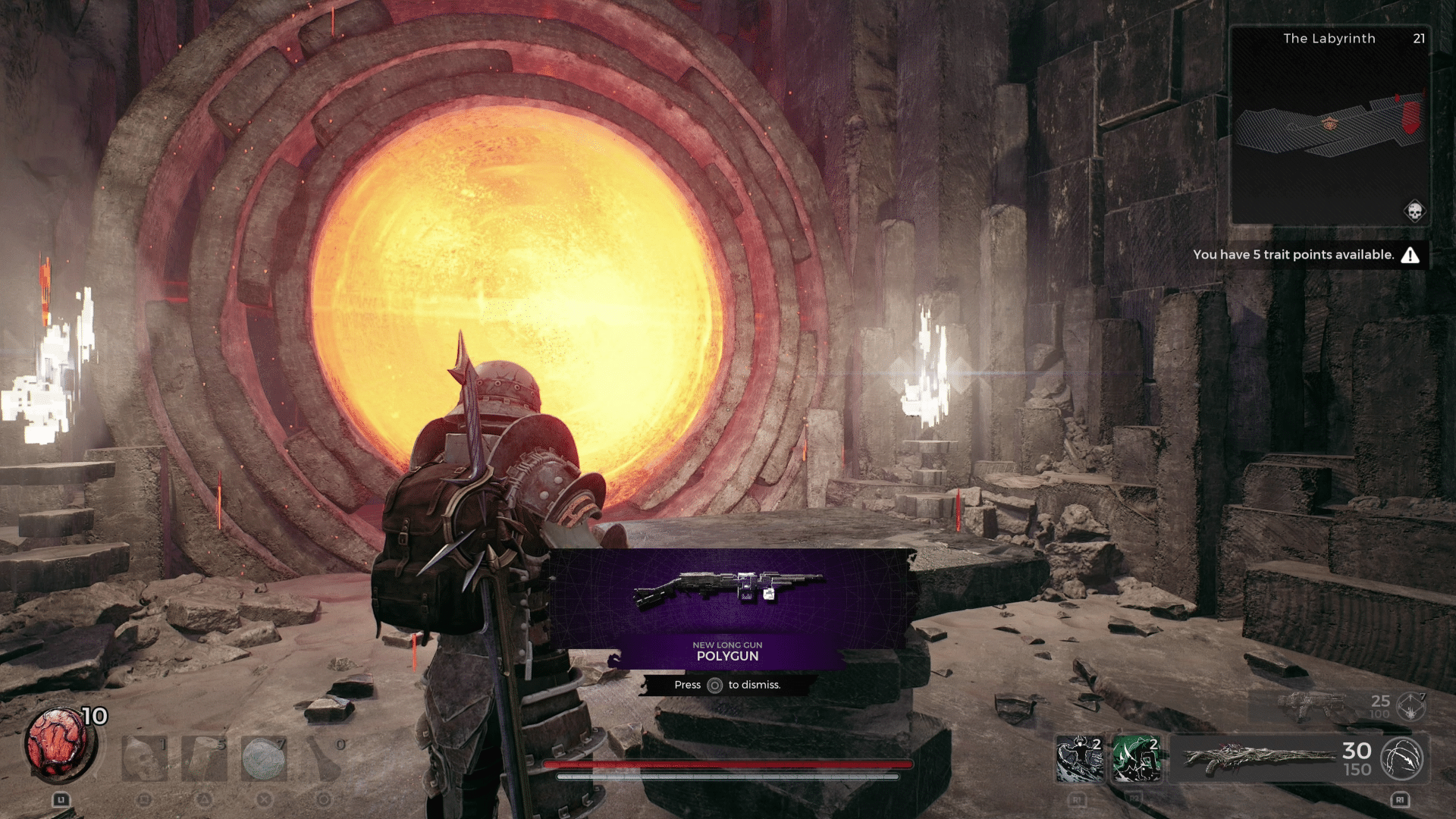
Task: Activate the purple archetype skill icon
Action: click(1080, 758)
